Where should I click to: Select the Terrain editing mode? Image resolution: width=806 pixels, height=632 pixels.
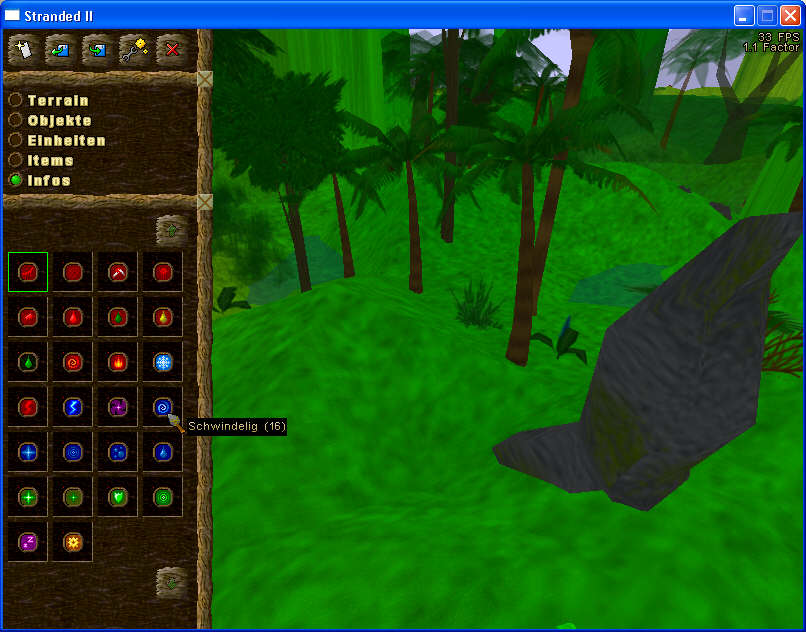pos(16,101)
